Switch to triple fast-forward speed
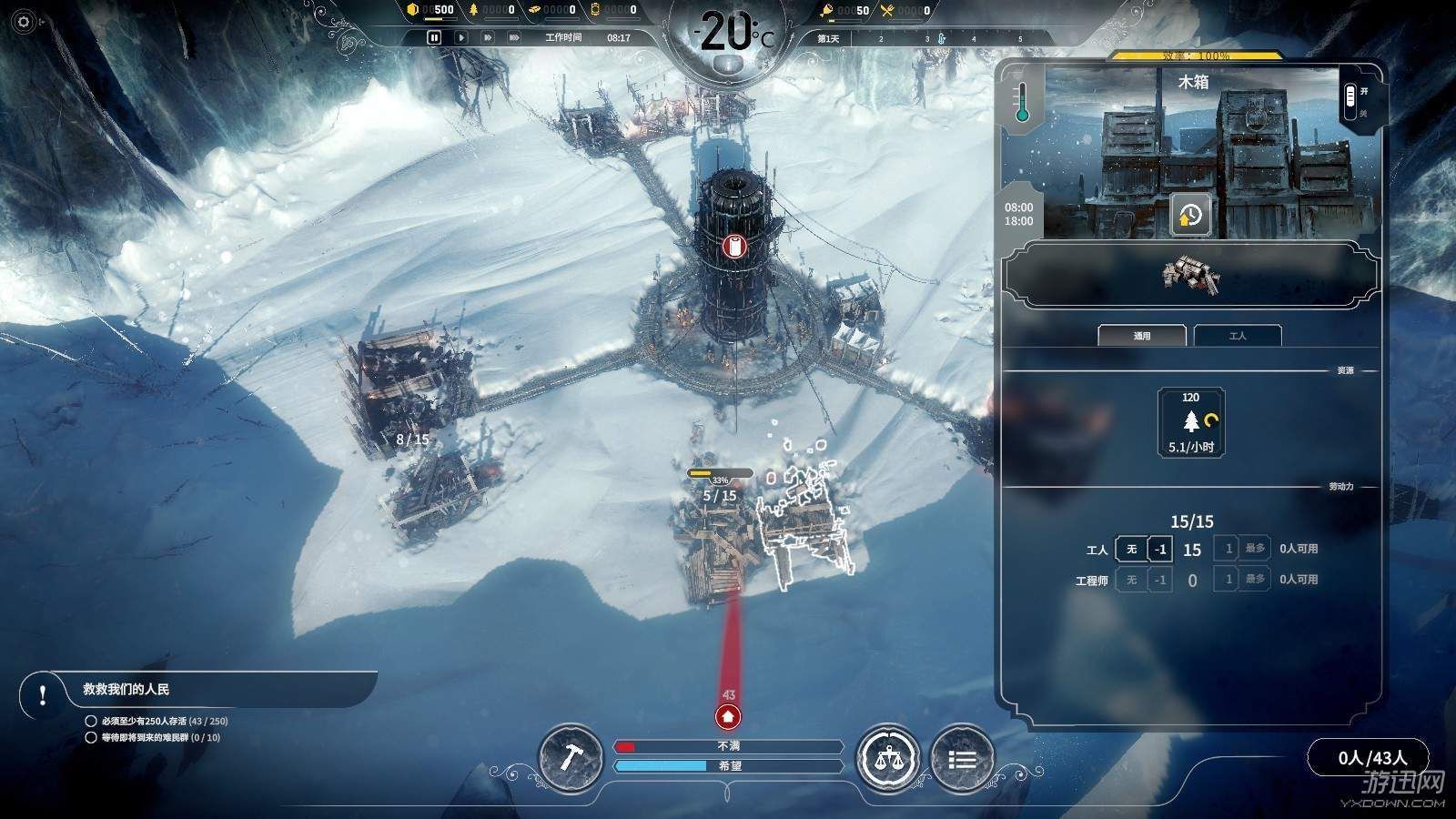 pyautogui.click(x=514, y=37)
